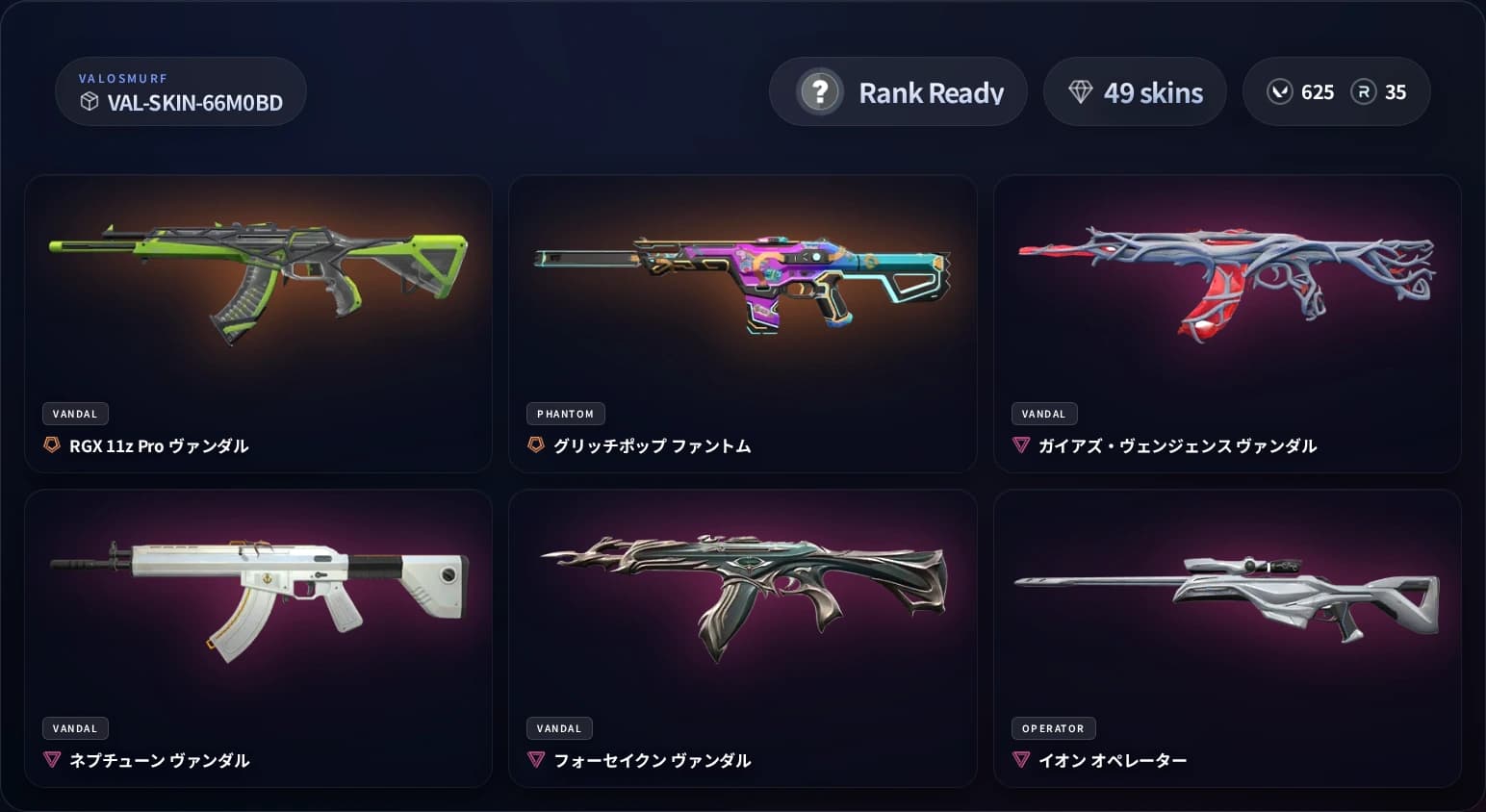The height and width of the screenshot is (812, 1486).
Task: Open the 49 skins badge
Action: [x=1135, y=91]
